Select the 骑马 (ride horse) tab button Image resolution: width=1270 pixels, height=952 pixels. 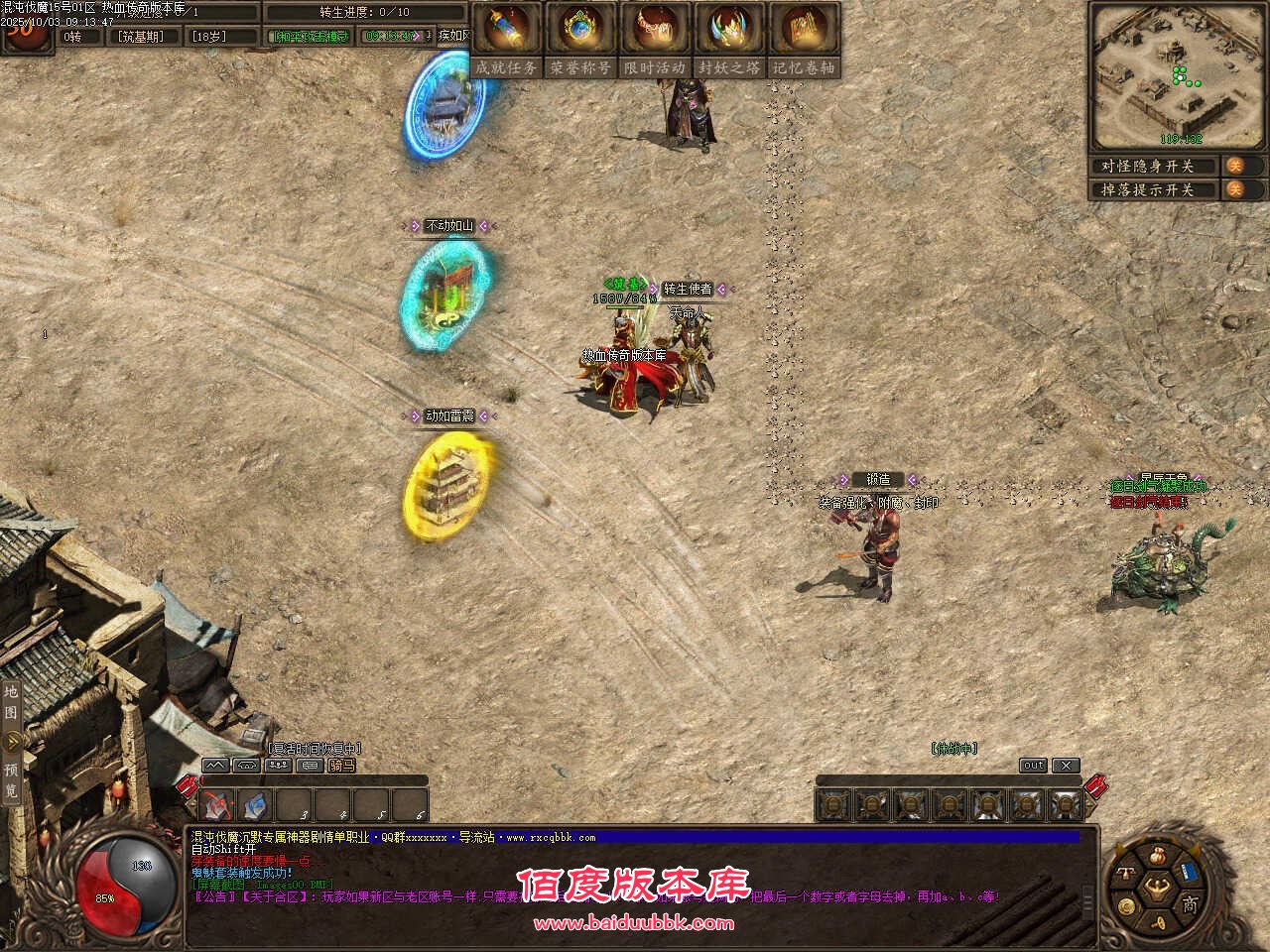tap(340, 766)
